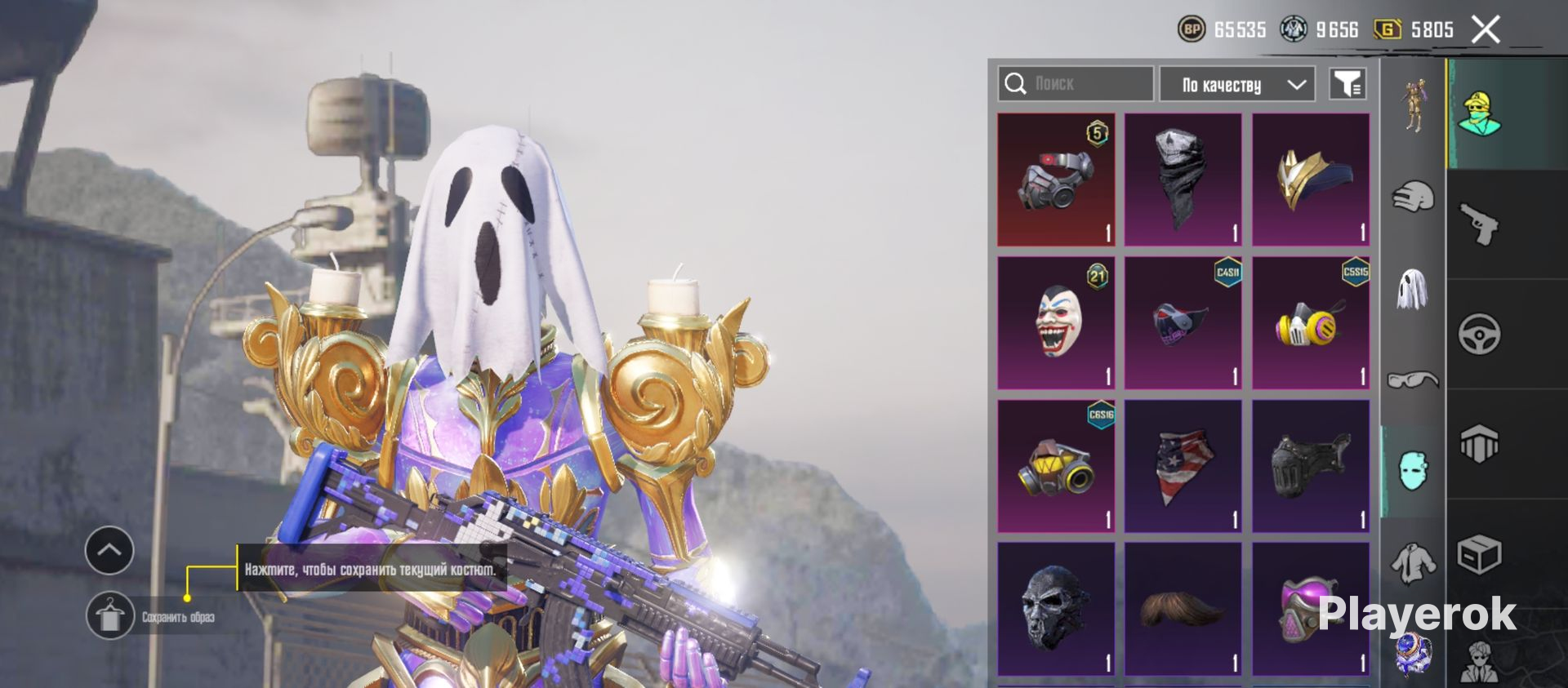Switch to the helmet headgear category
The height and width of the screenshot is (688, 1568).
tap(1413, 197)
